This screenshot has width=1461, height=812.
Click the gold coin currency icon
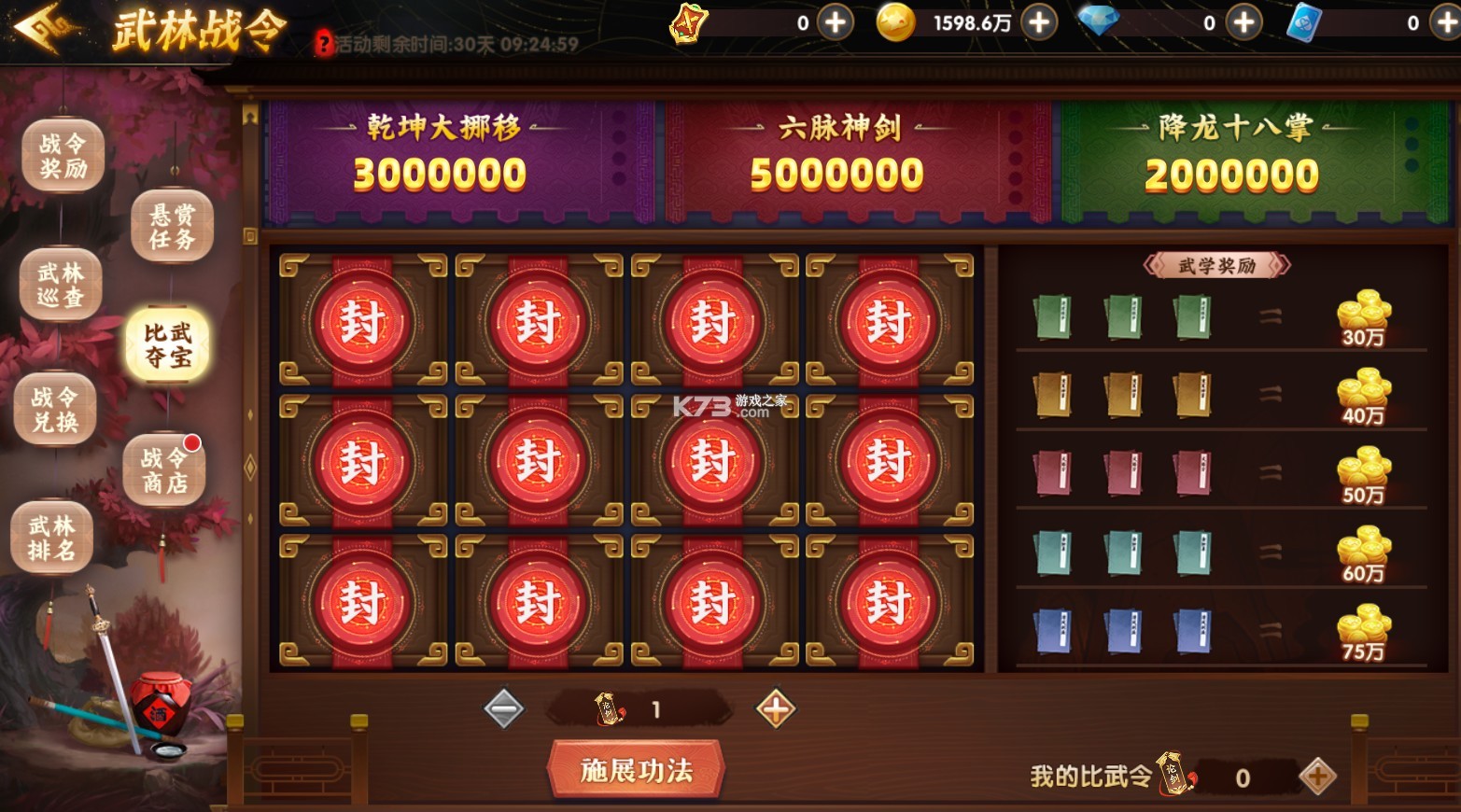(897, 22)
